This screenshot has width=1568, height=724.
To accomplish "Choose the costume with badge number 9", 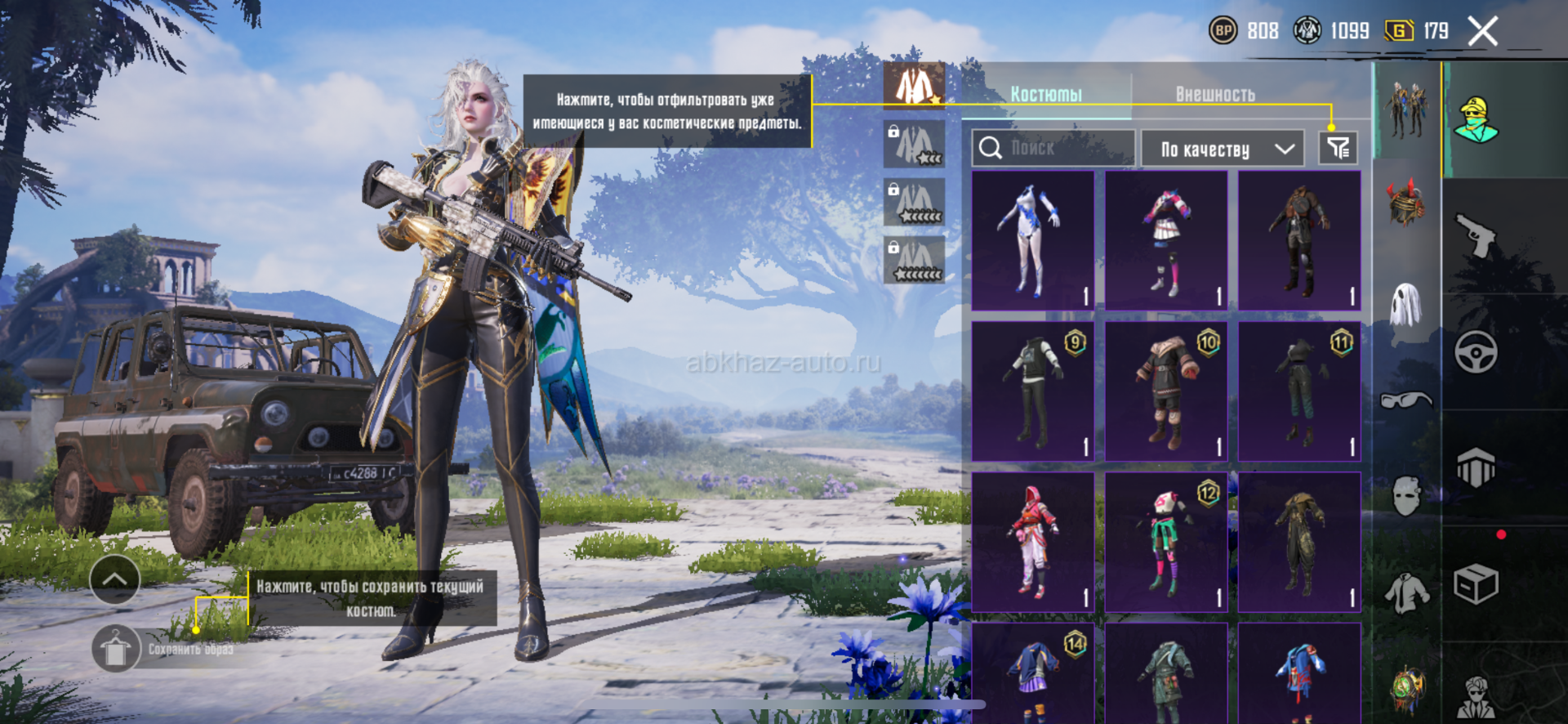I will tap(1033, 391).
